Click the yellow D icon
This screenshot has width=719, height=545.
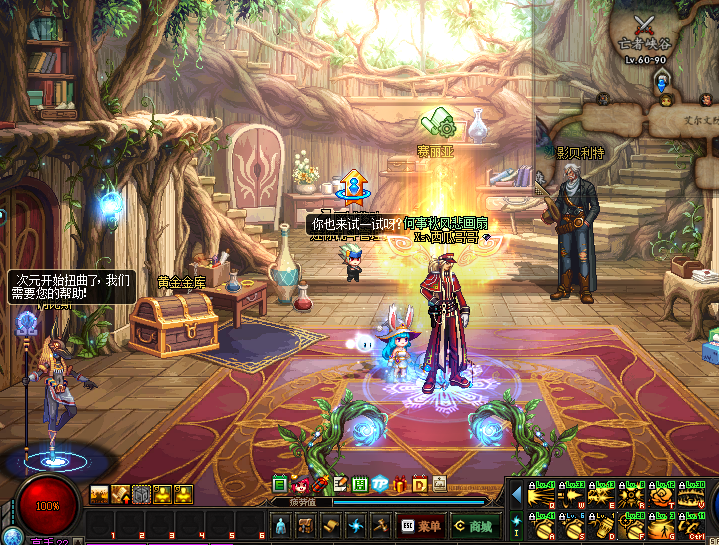coord(420,484)
